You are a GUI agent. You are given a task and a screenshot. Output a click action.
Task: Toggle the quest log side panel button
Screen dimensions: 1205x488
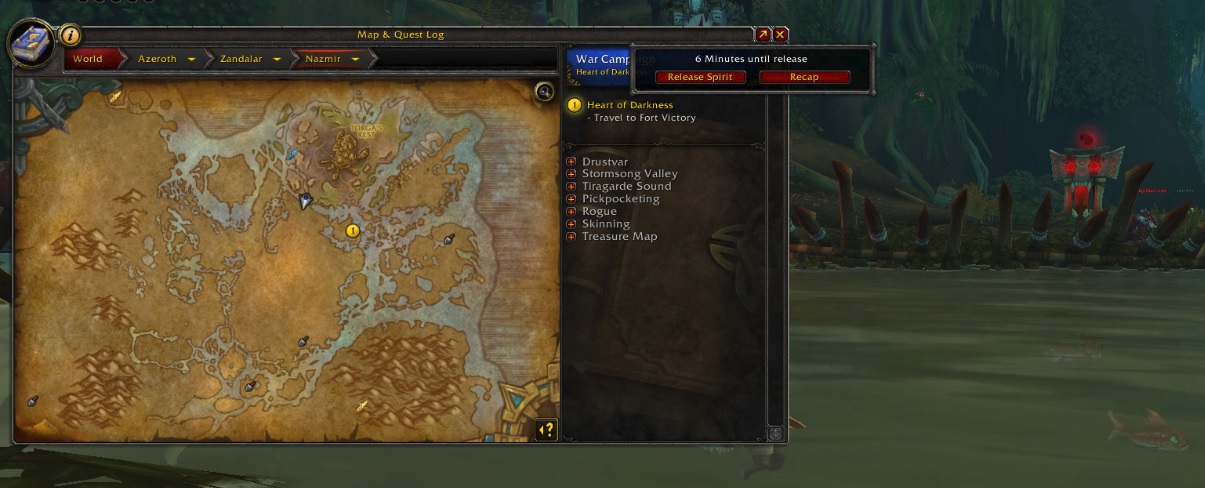pos(546,430)
